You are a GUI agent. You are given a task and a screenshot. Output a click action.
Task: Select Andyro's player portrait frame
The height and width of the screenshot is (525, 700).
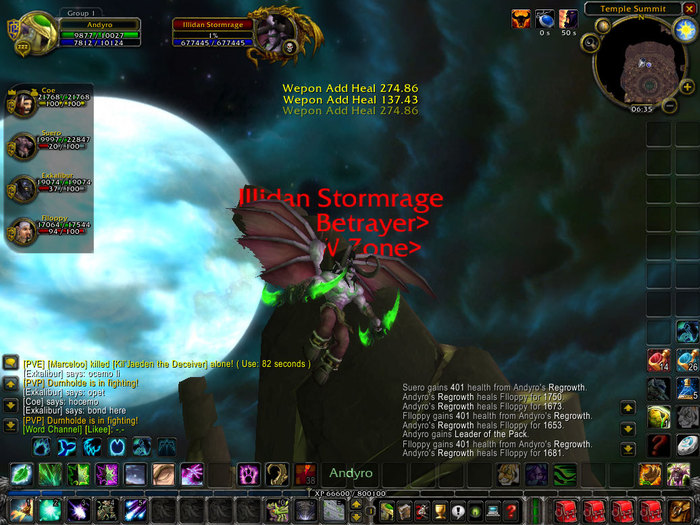click(38, 32)
